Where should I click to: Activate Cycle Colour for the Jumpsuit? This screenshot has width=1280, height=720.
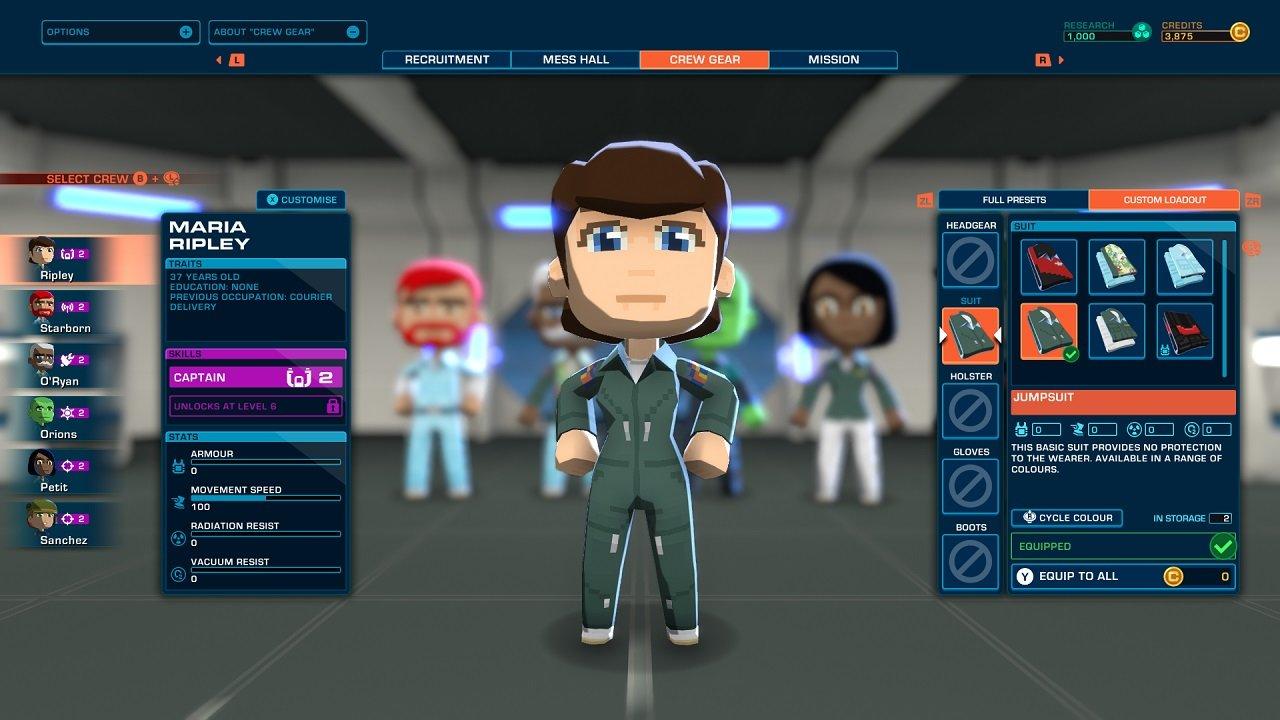1066,517
